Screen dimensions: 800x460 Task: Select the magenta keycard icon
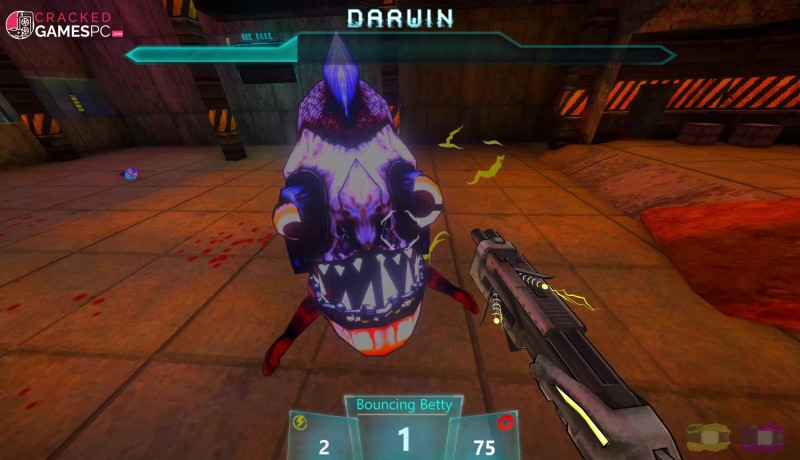[762, 436]
